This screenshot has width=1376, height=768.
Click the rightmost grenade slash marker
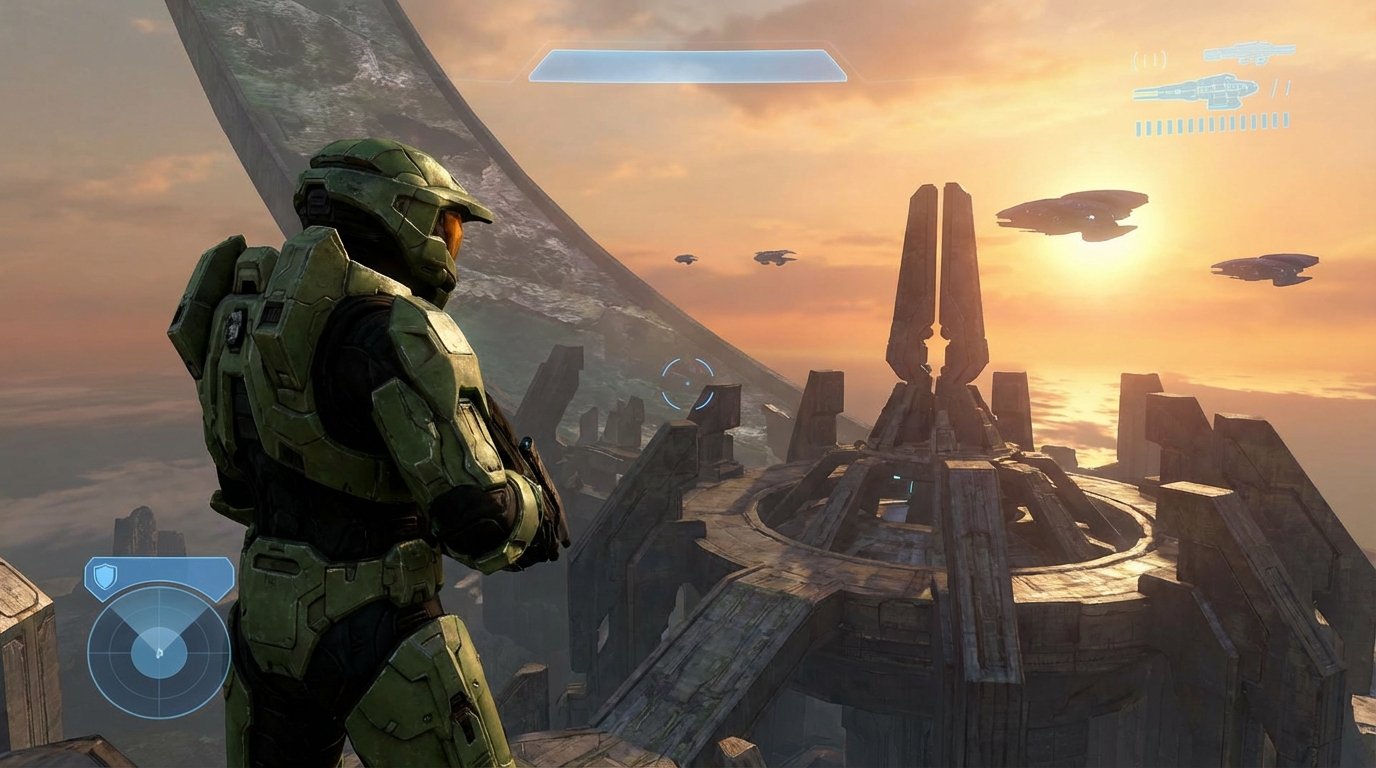(x=1287, y=88)
